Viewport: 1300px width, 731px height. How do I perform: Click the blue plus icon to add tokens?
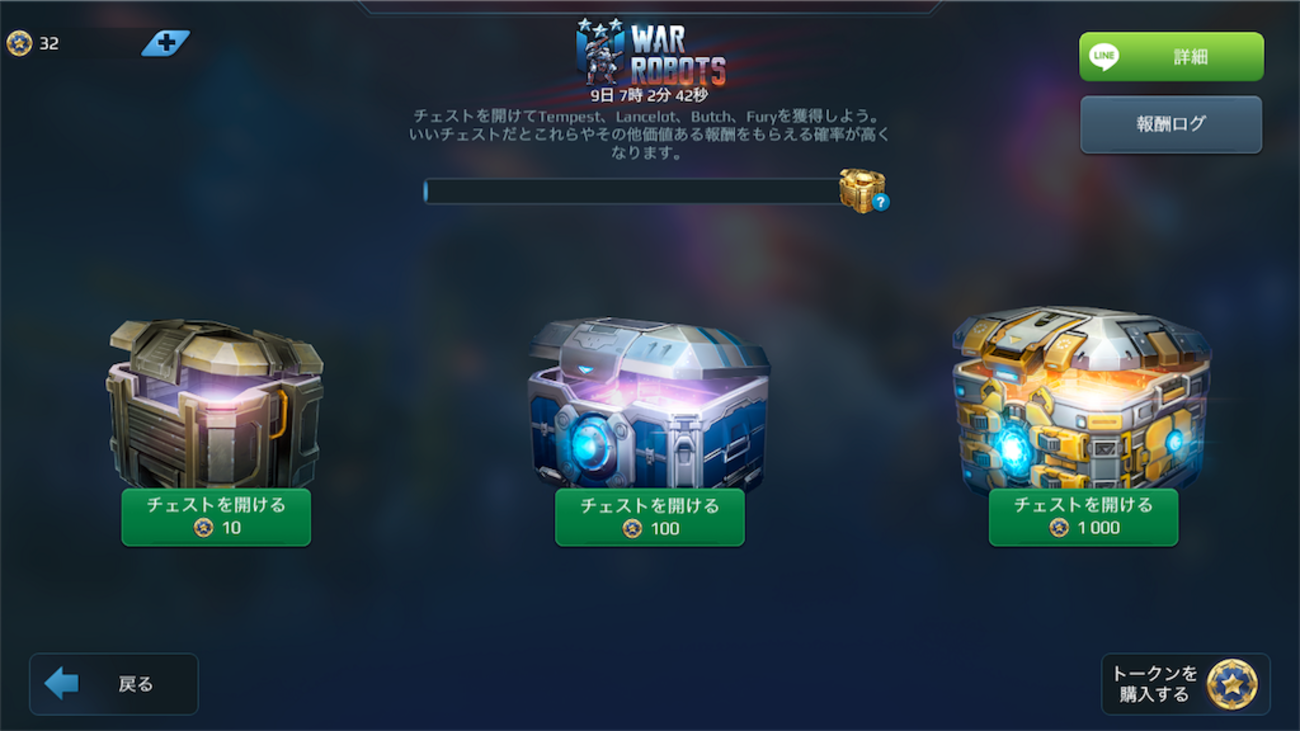pyautogui.click(x=166, y=43)
